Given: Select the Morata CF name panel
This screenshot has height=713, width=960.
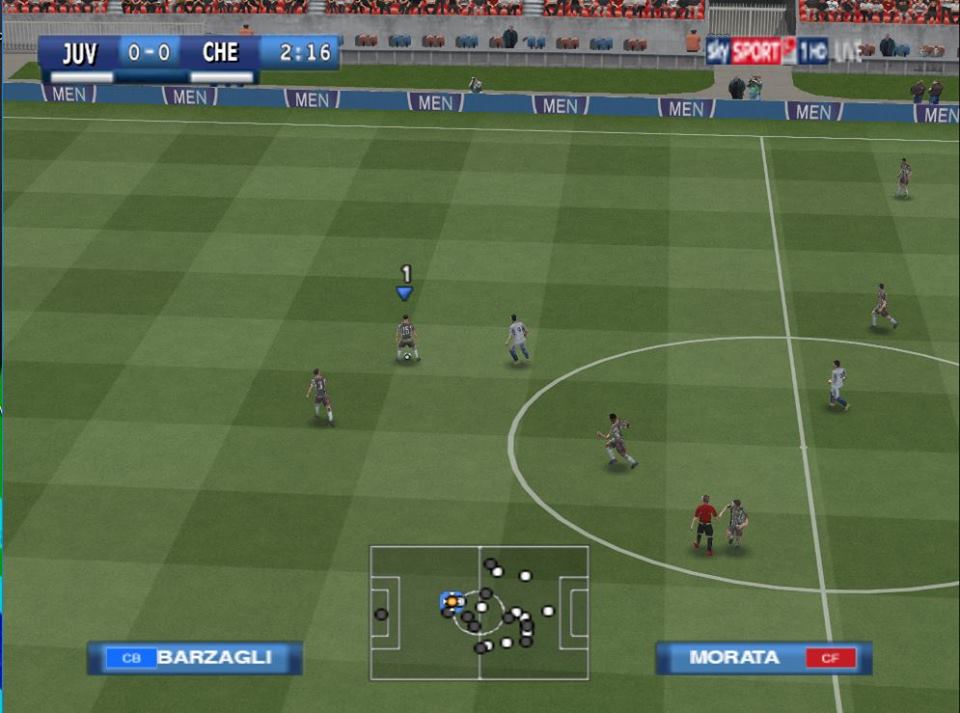Looking at the screenshot, I should coord(763,657).
